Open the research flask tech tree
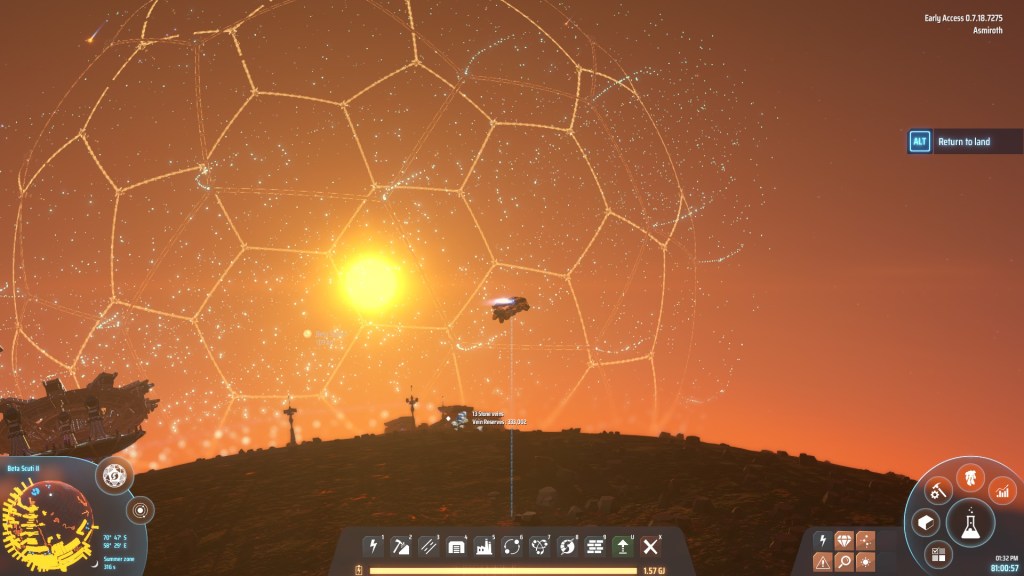Image resolution: width=1024 pixels, height=576 pixels. pyautogui.click(x=970, y=522)
